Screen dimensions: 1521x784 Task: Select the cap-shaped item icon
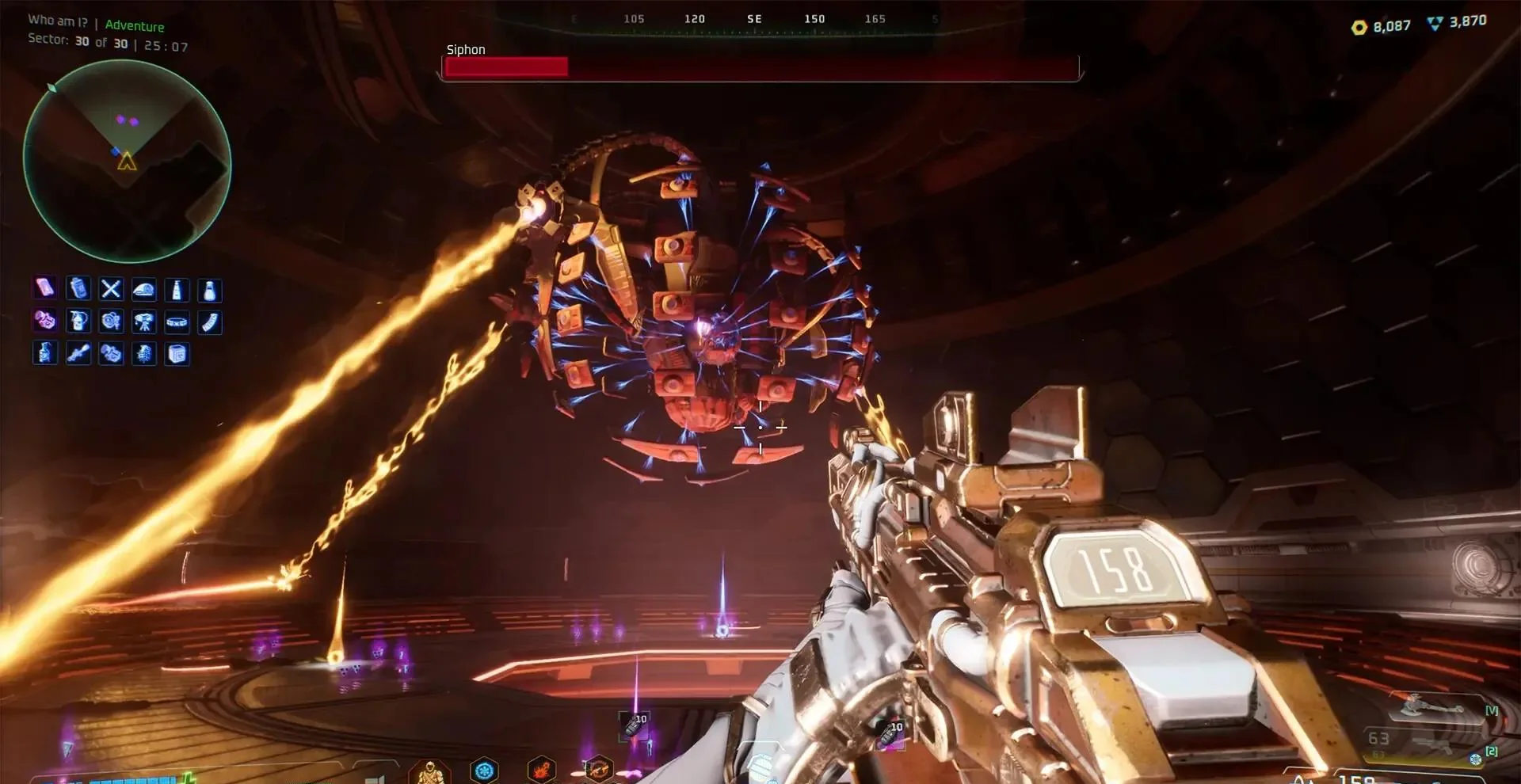coord(143,290)
